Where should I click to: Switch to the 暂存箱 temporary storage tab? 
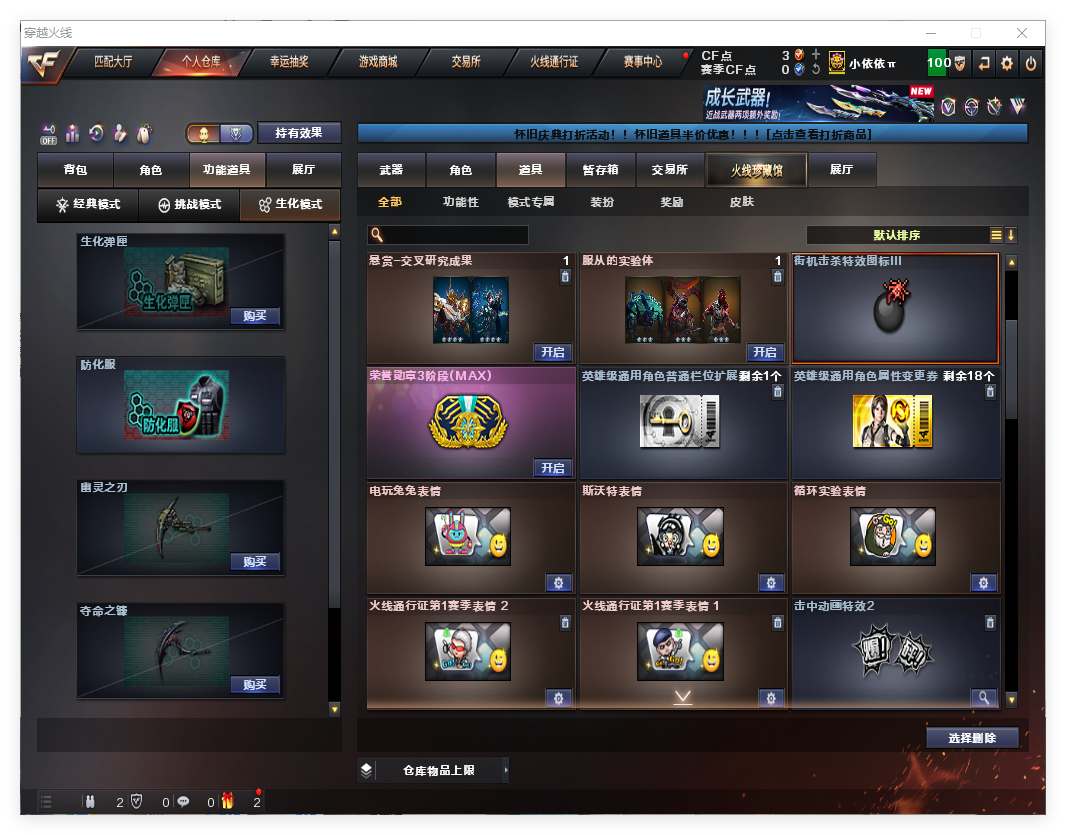[x=600, y=170]
